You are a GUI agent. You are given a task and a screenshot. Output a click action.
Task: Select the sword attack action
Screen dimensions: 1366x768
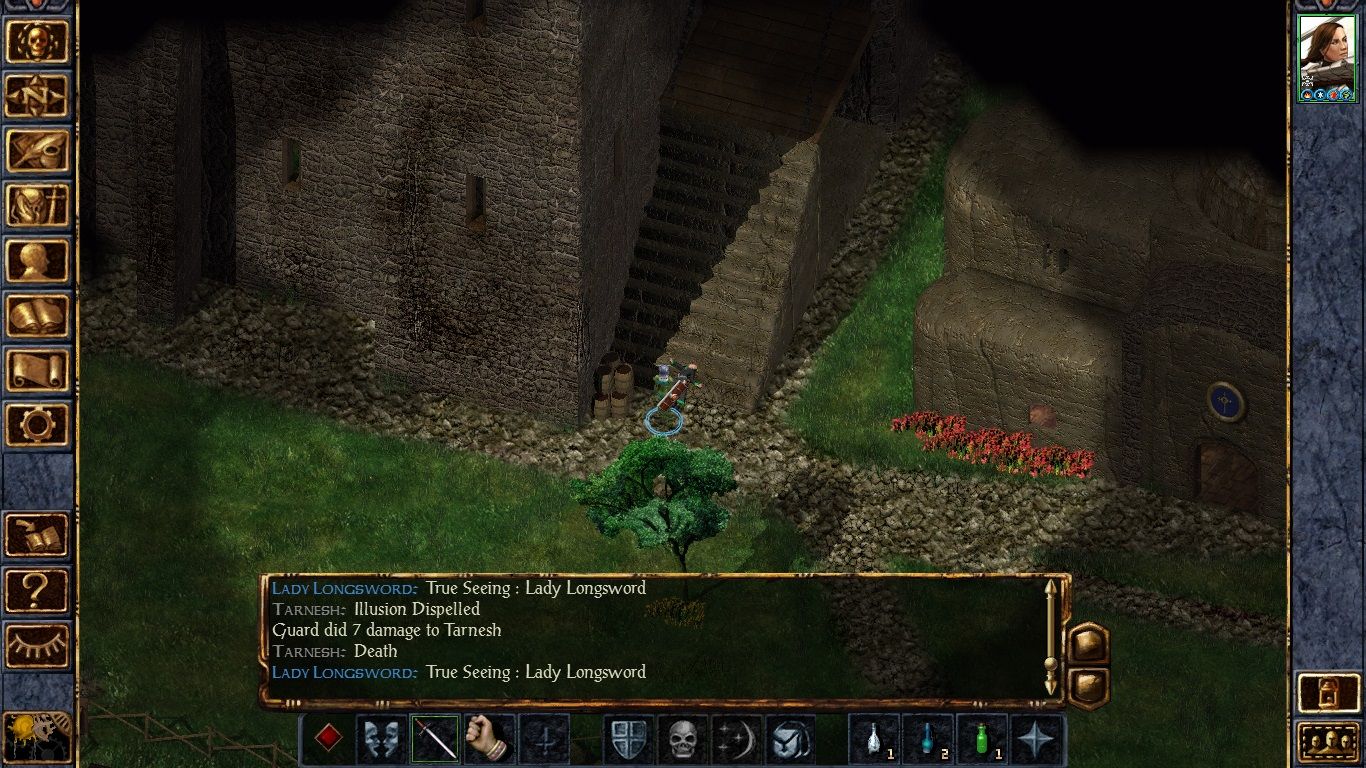click(x=434, y=738)
